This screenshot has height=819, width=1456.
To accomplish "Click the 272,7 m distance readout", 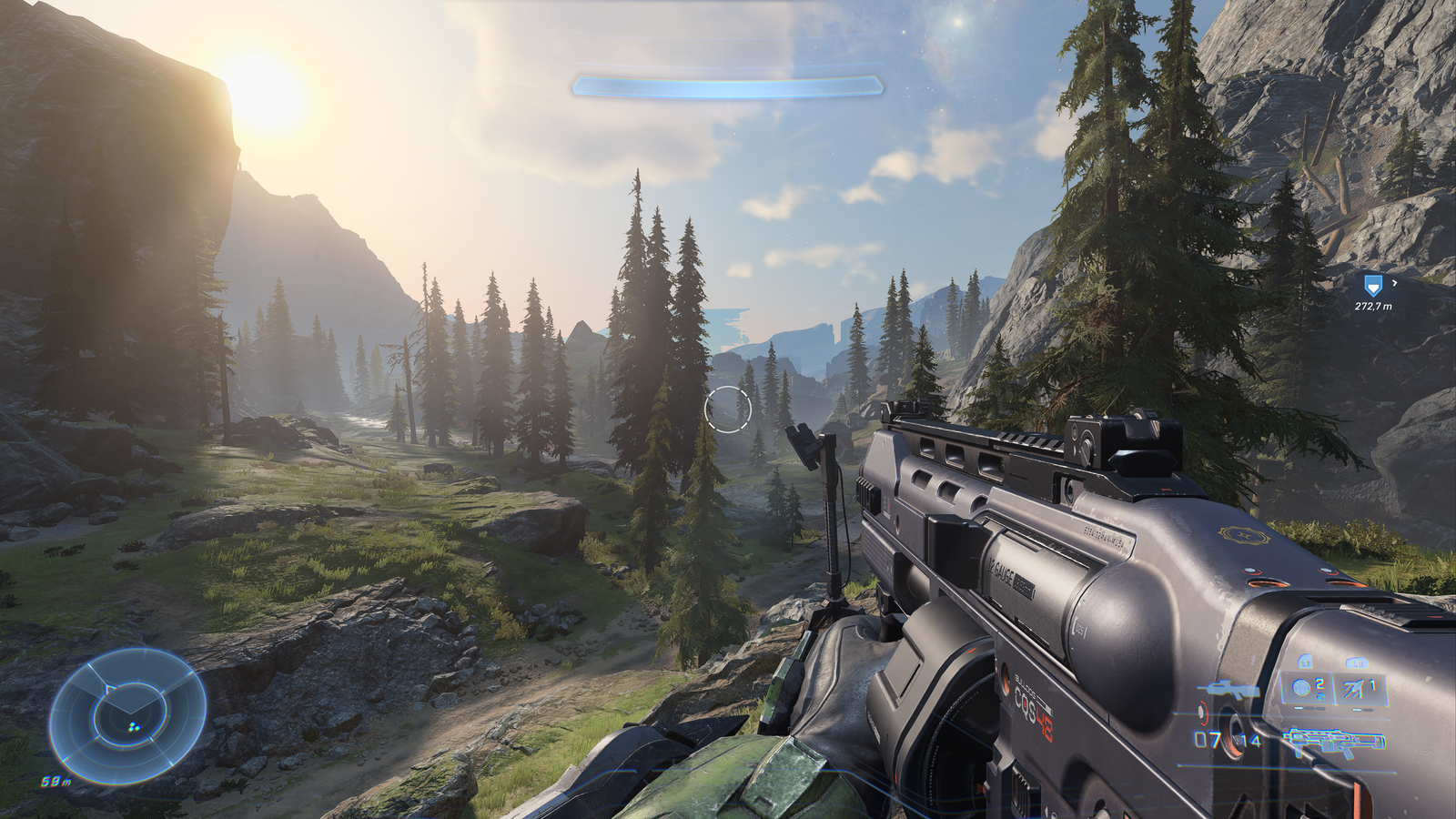I will pyautogui.click(x=1373, y=306).
